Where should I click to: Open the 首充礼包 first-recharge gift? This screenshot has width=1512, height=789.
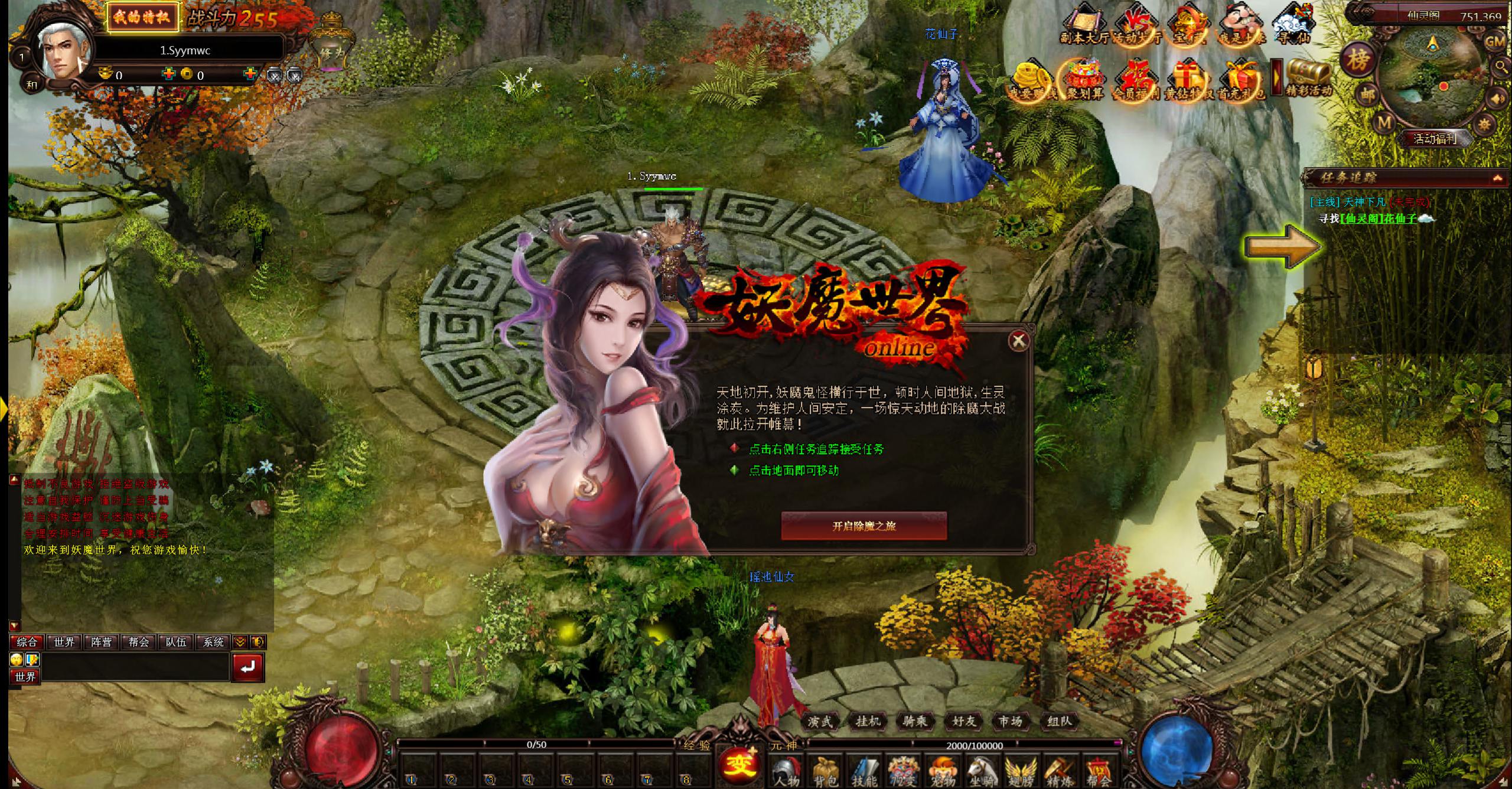click(x=1242, y=77)
